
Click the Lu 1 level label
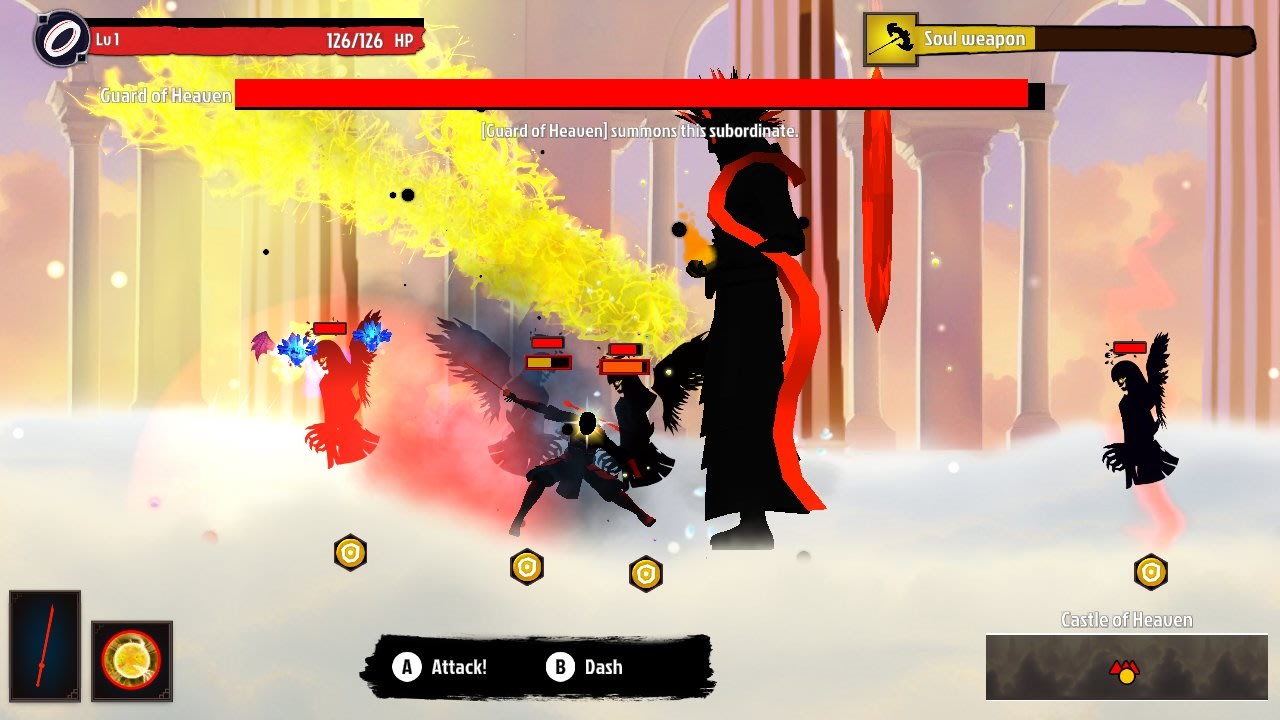pos(107,37)
